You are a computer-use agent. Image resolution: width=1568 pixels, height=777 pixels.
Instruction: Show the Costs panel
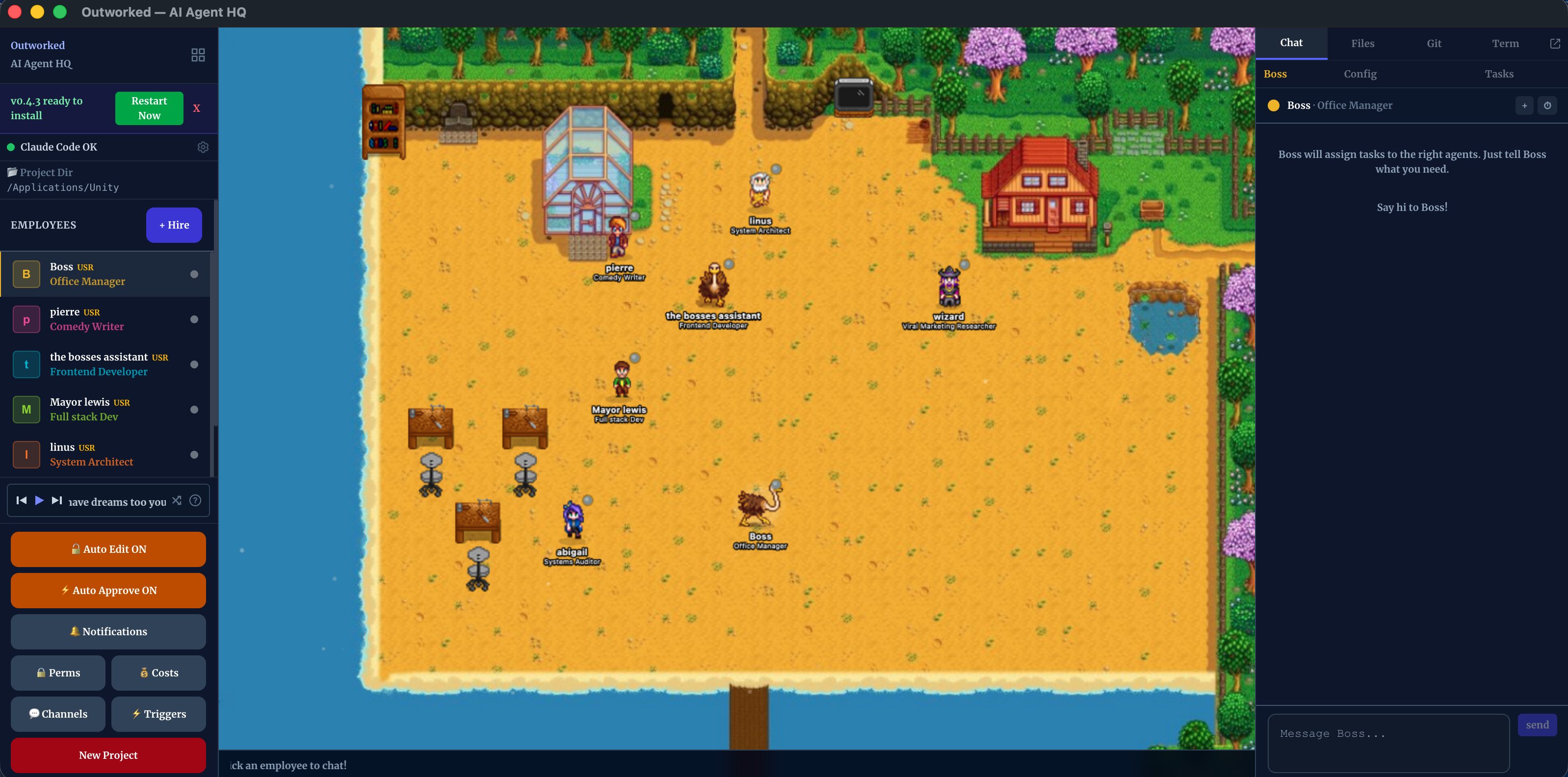point(159,673)
